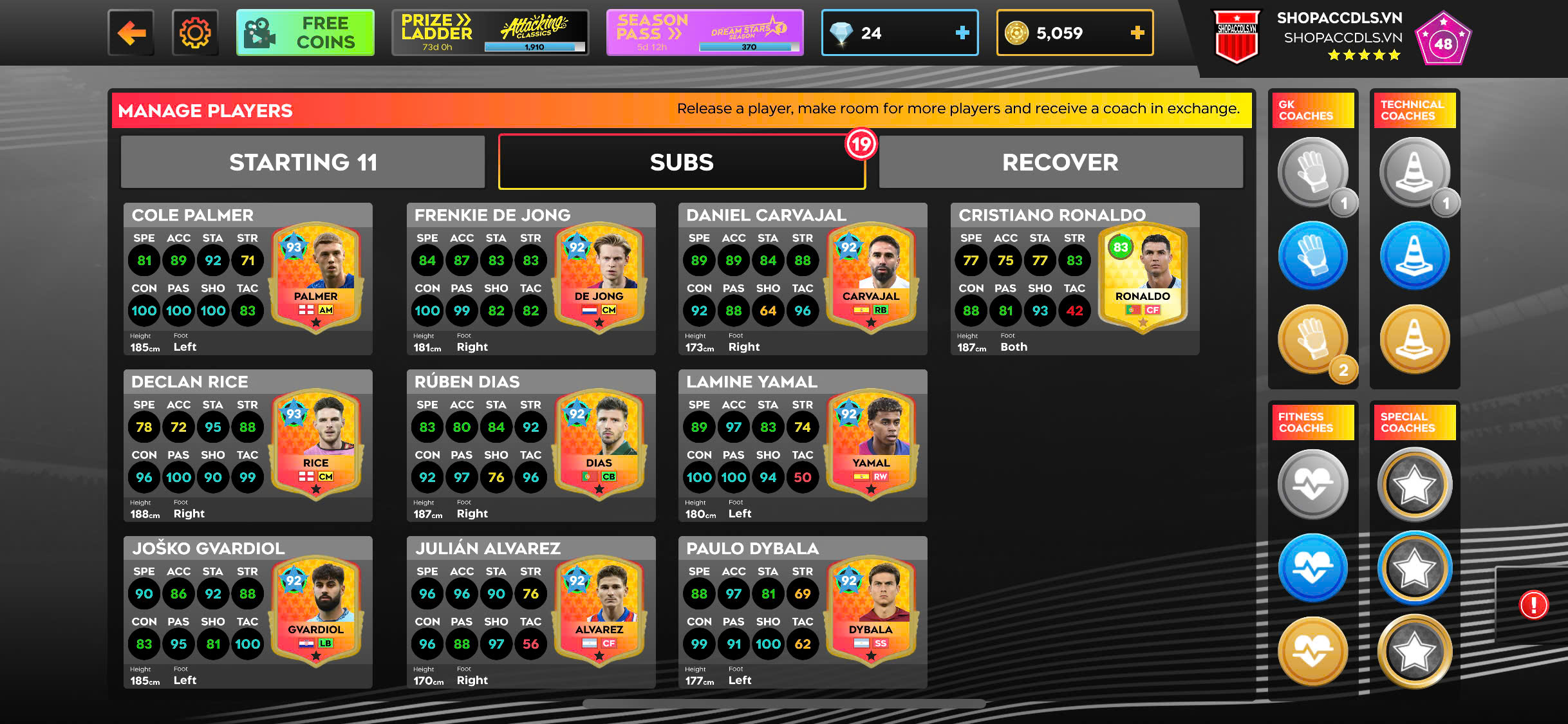Select the Subs tab
Screen dimensions: 1568x724
tap(682, 162)
